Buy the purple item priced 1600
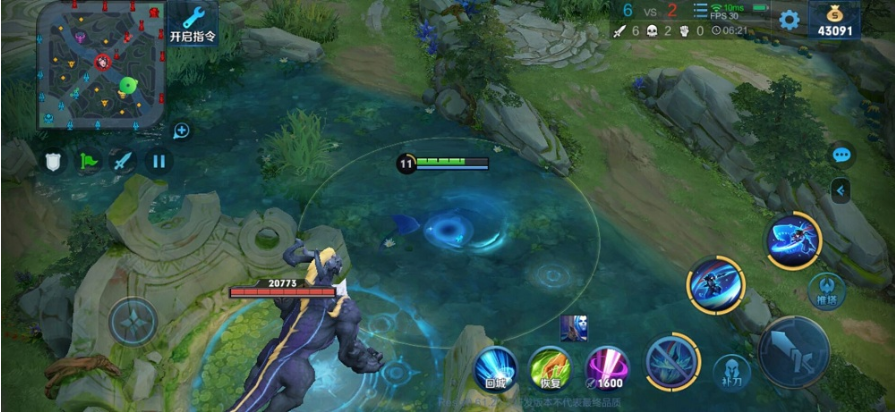Viewport: 895px width, 412px height. pyautogui.click(x=606, y=367)
